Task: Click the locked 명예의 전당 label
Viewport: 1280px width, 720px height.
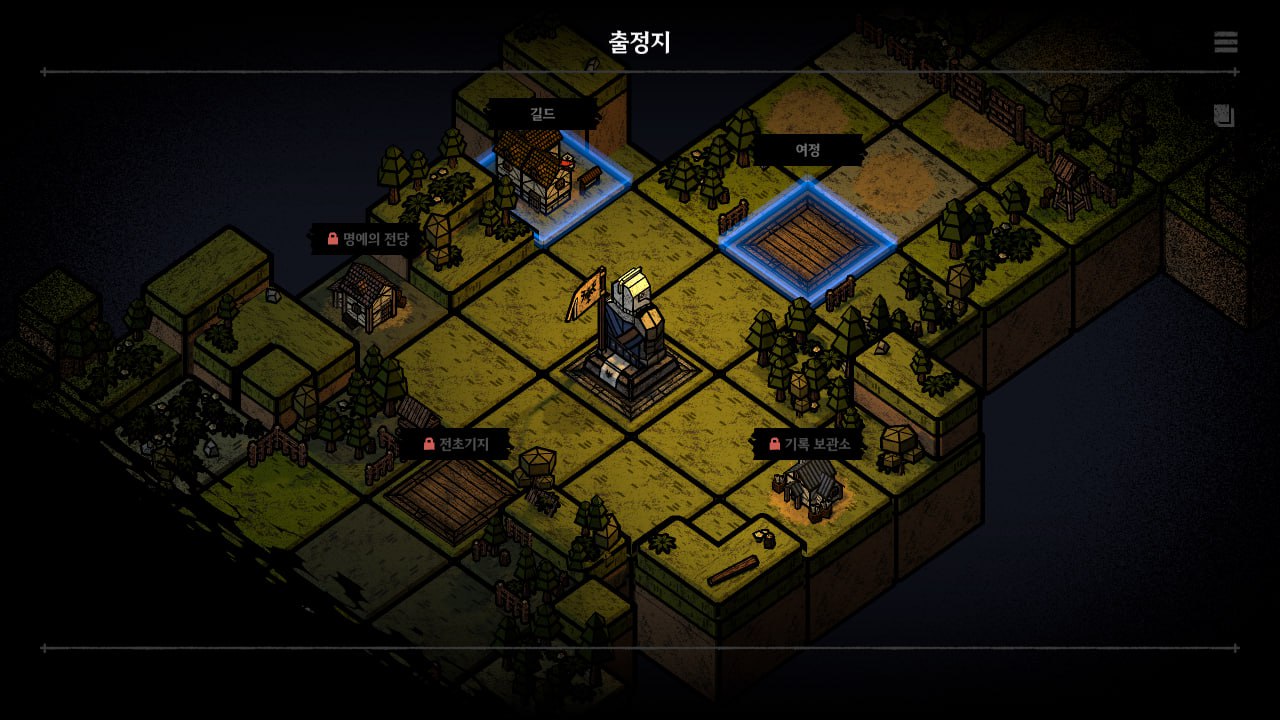Action: pos(366,239)
